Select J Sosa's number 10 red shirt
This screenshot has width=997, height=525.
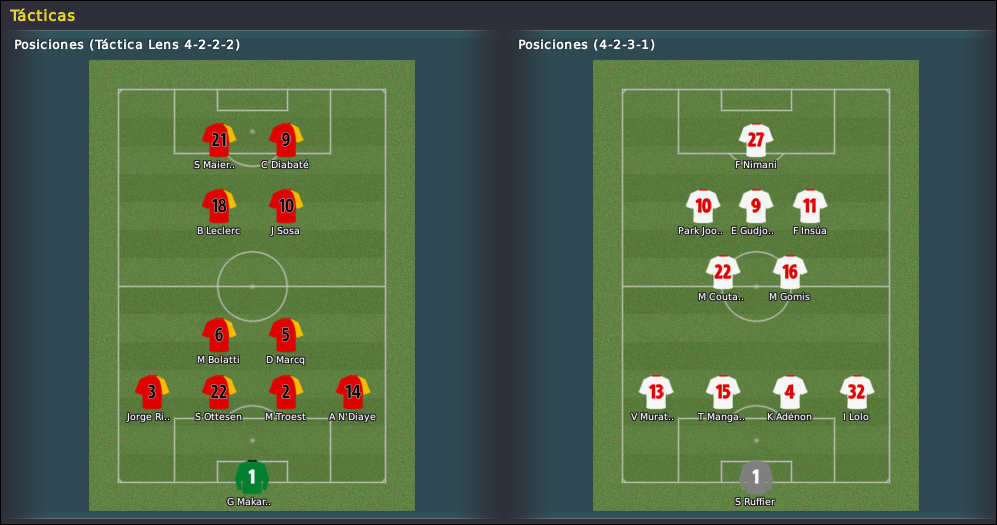[285, 206]
